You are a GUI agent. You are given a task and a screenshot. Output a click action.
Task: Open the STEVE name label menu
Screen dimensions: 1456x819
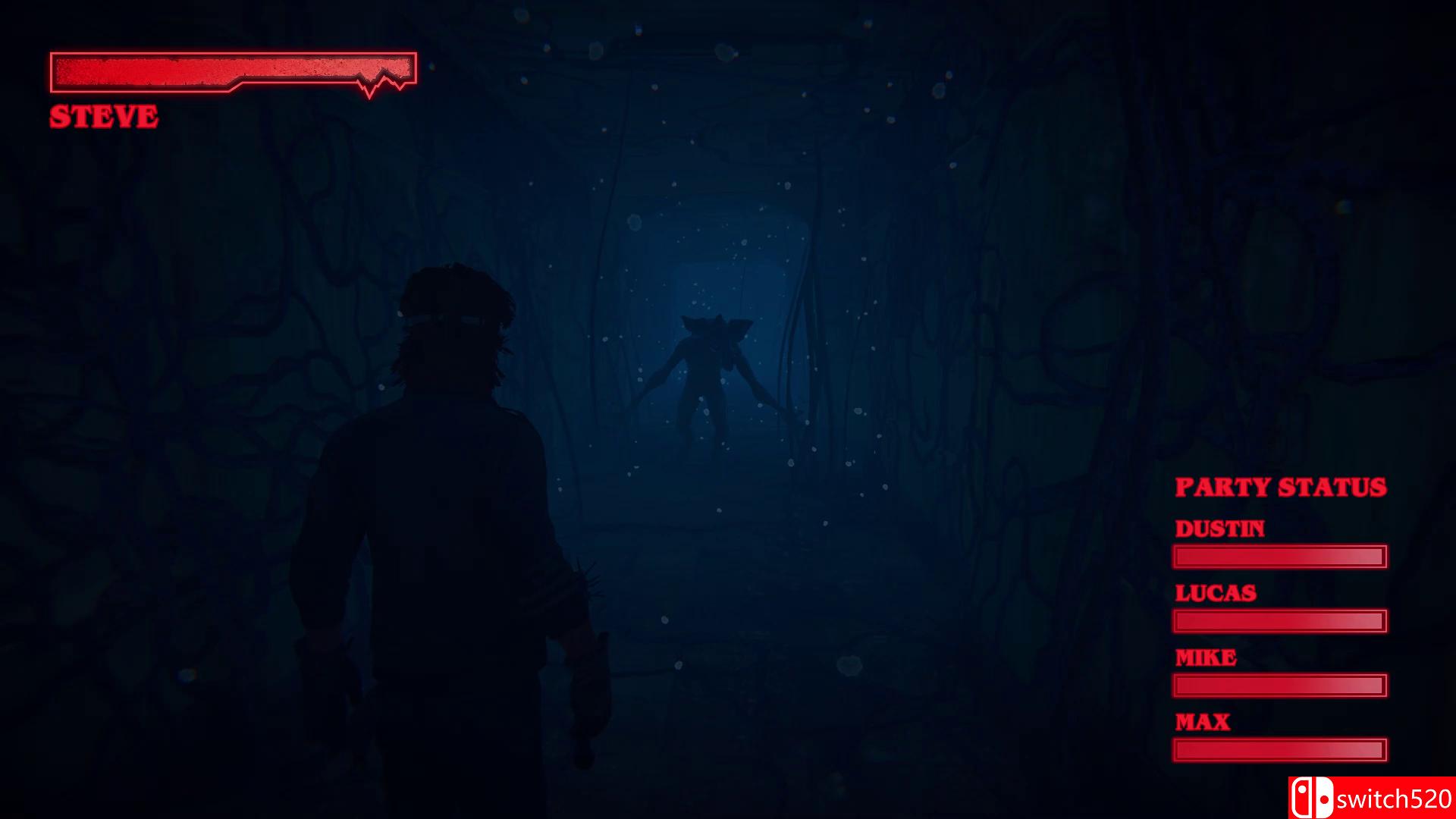tap(103, 116)
